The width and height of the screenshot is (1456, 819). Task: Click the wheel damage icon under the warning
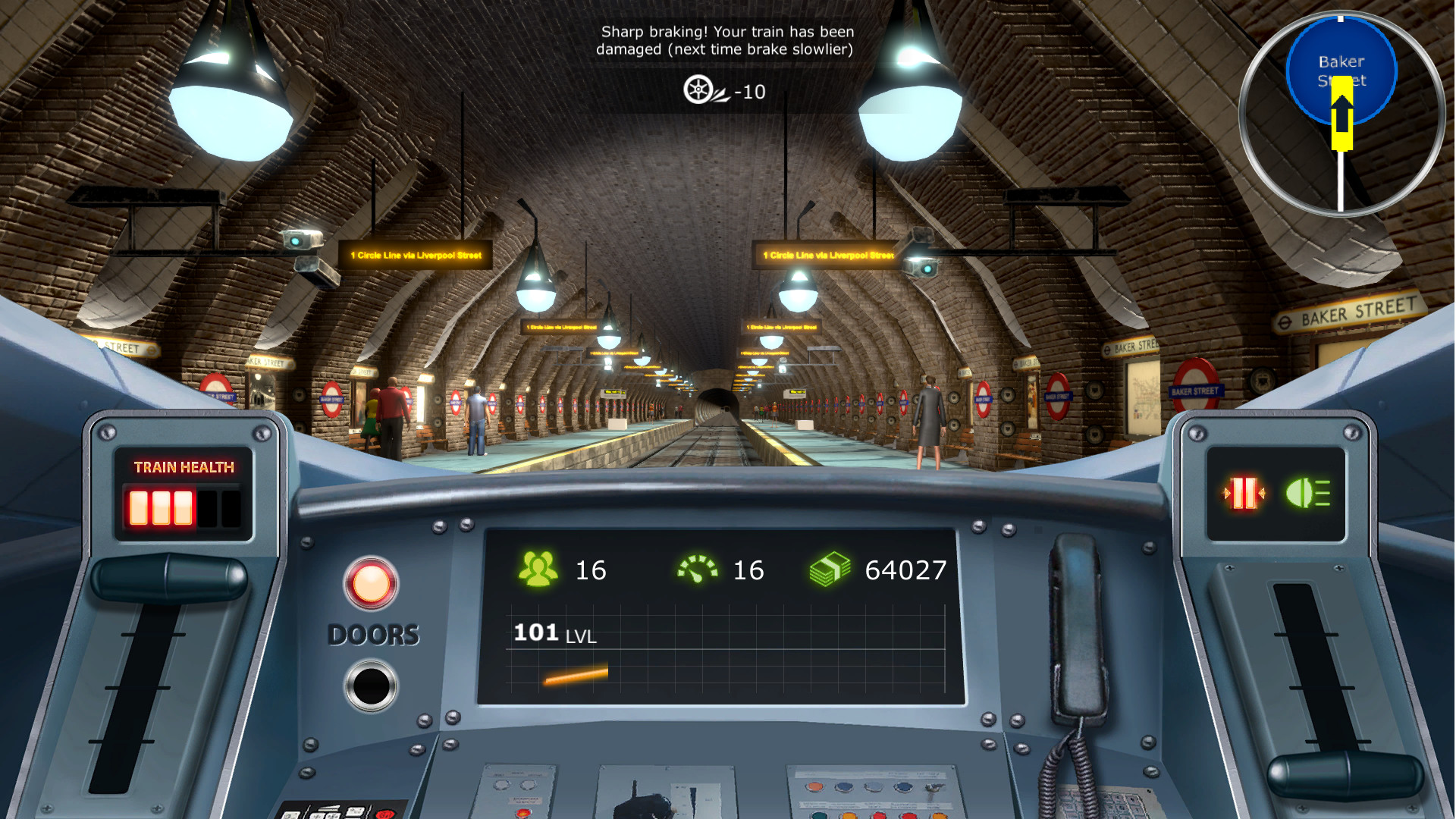click(699, 88)
